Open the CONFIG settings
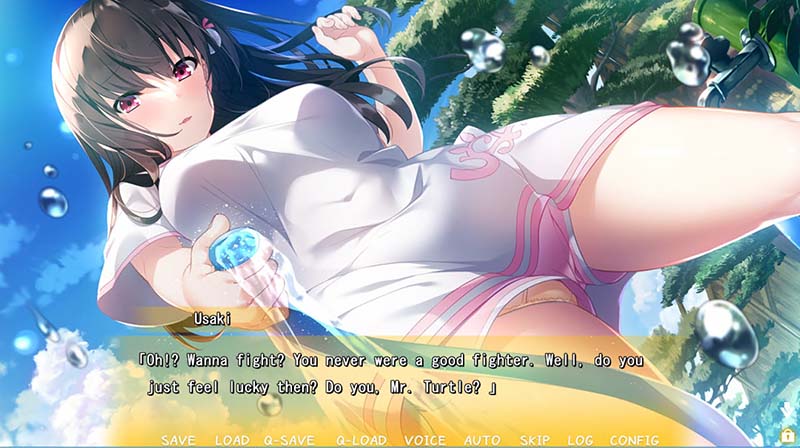This screenshot has height=448, width=800. pos(634,440)
